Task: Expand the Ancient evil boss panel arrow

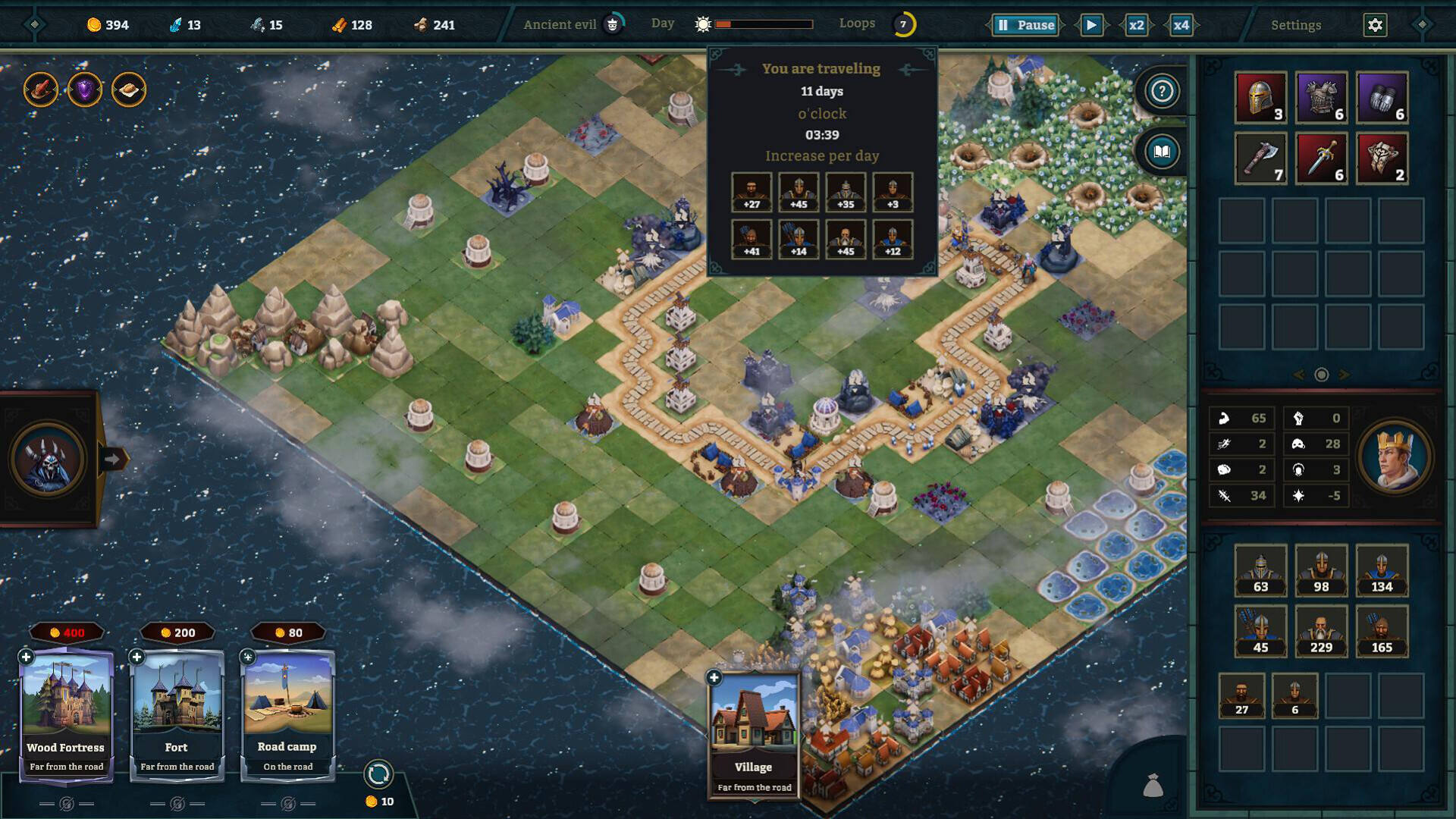Action: 113,458
